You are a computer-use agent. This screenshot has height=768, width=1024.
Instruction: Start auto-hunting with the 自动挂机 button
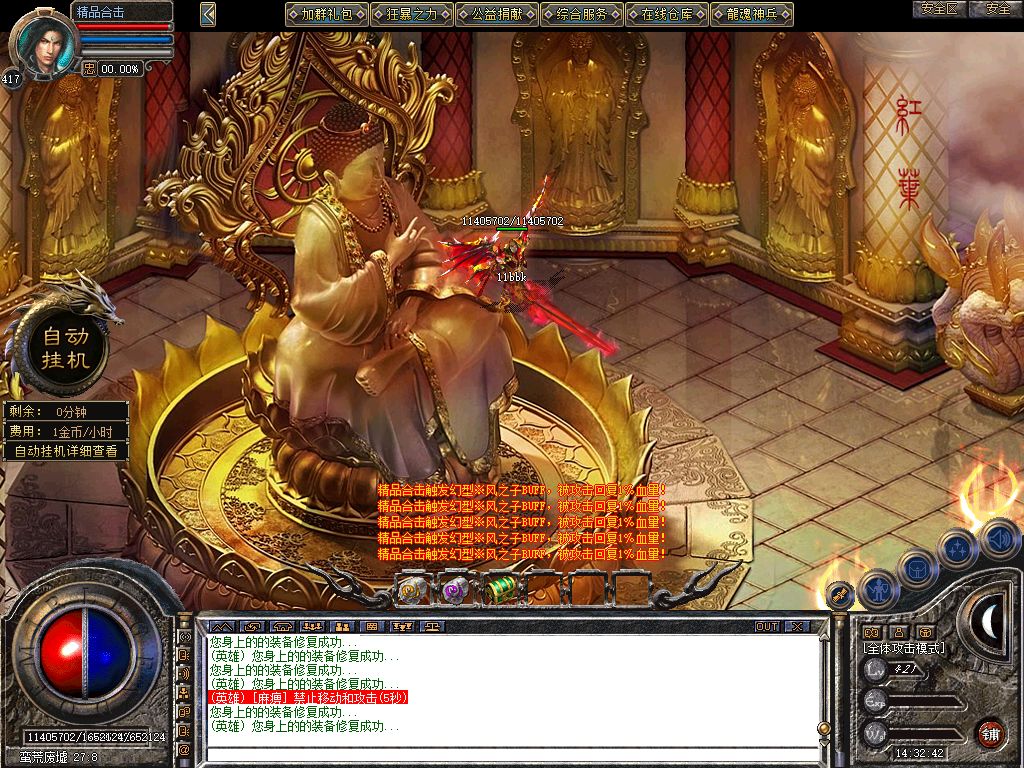(66, 347)
